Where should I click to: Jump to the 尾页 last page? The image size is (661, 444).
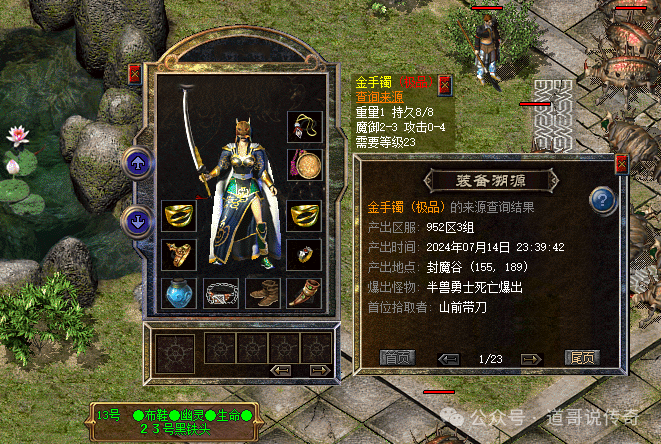tap(582, 358)
